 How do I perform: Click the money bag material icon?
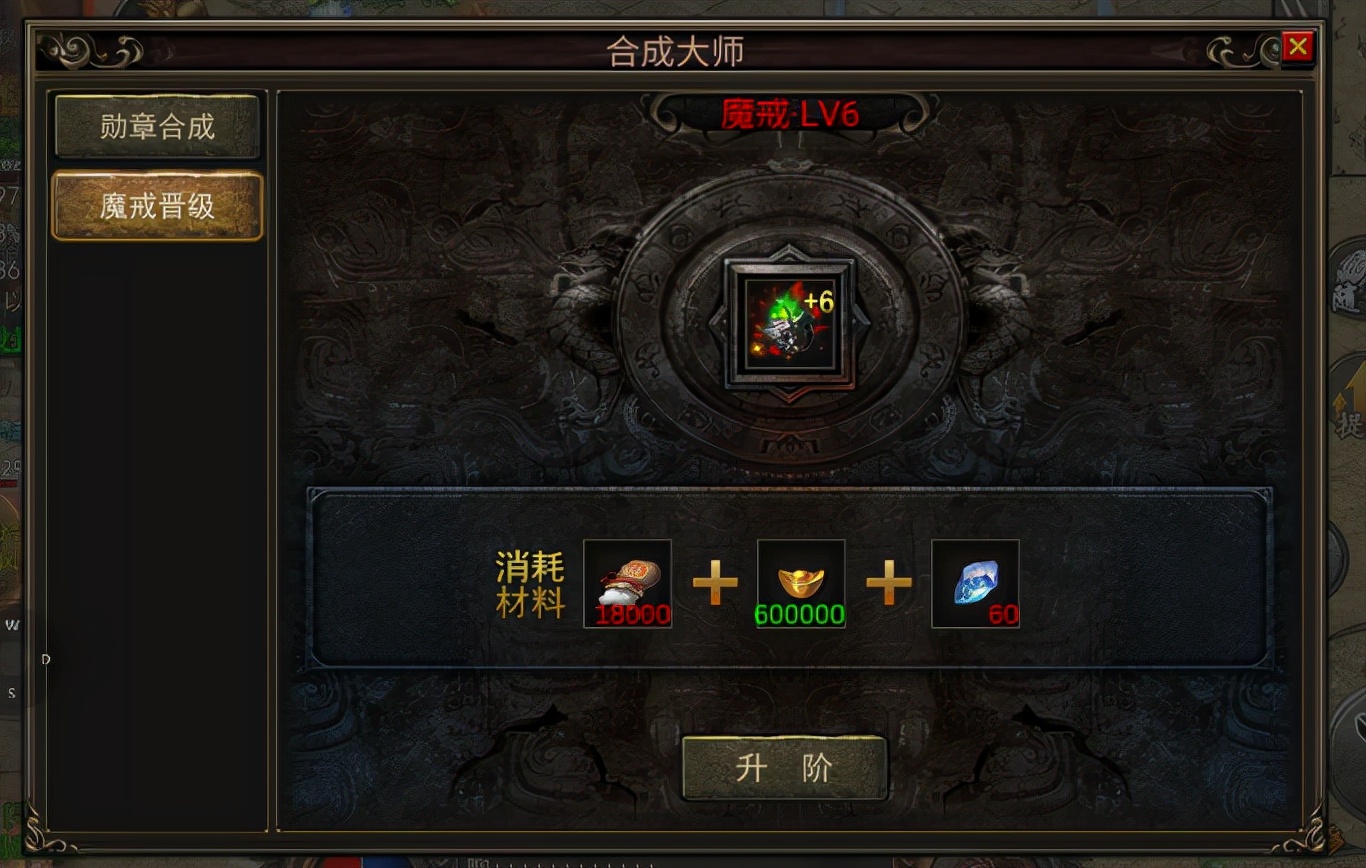(x=627, y=582)
